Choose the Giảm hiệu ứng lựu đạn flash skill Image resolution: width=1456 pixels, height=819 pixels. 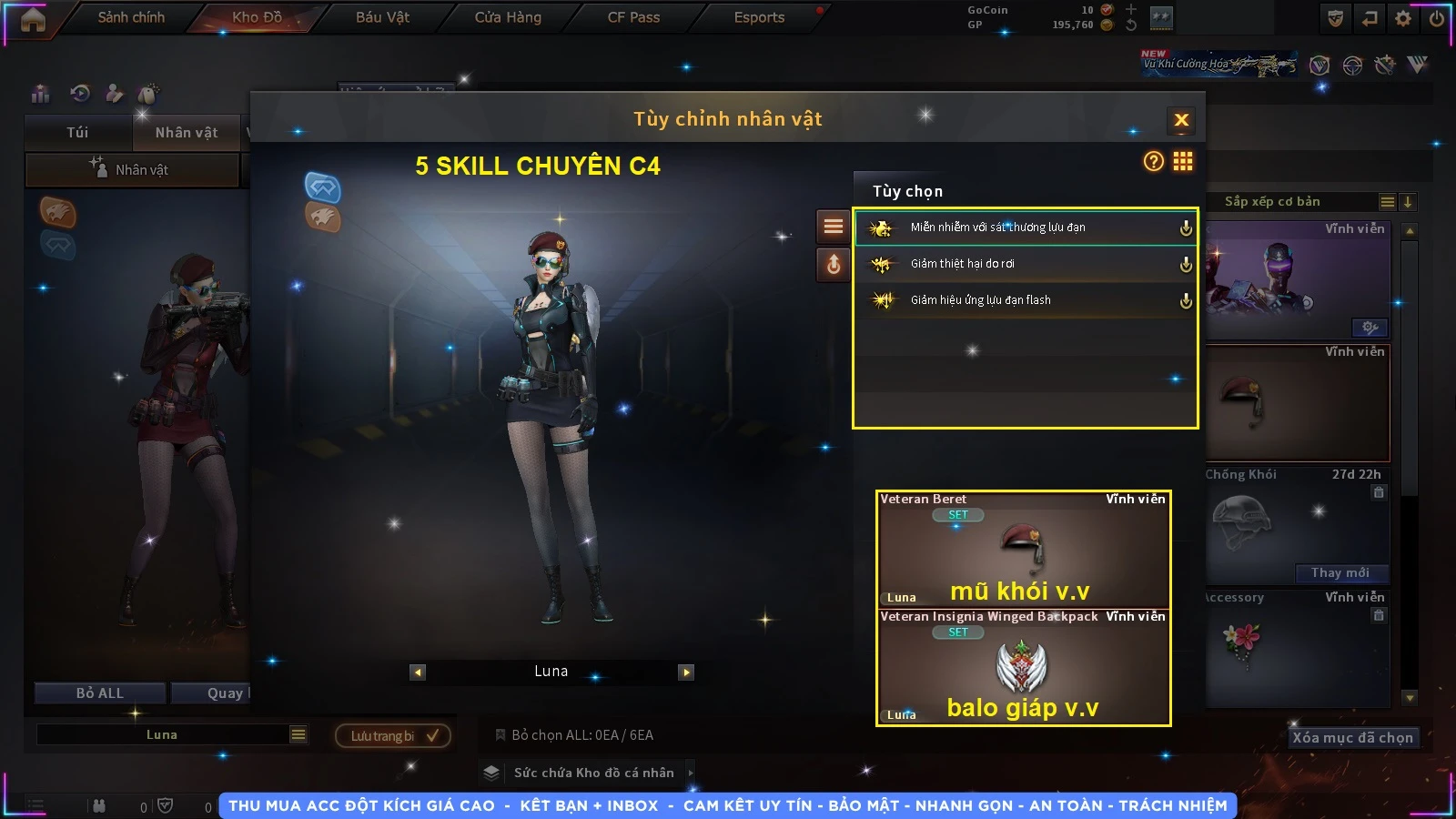click(1025, 300)
